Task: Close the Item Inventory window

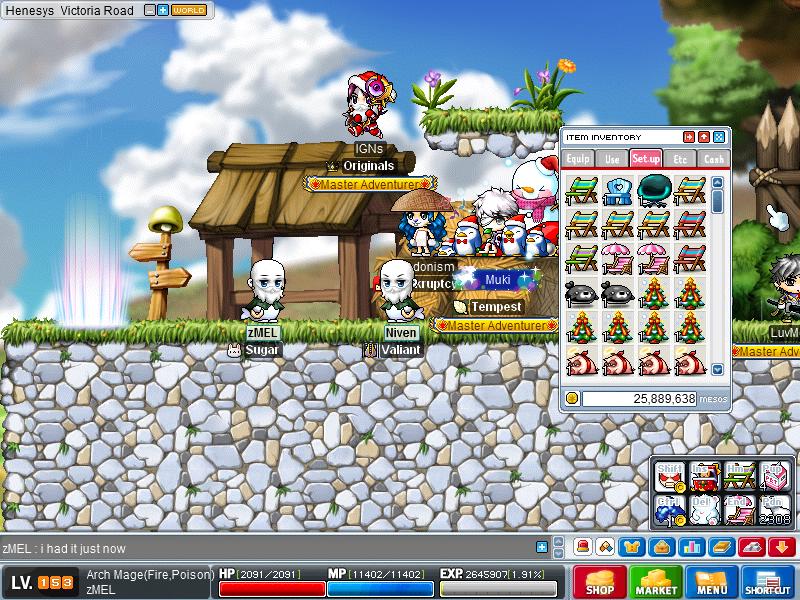Action: pyautogui.click(x=719, y=137)
